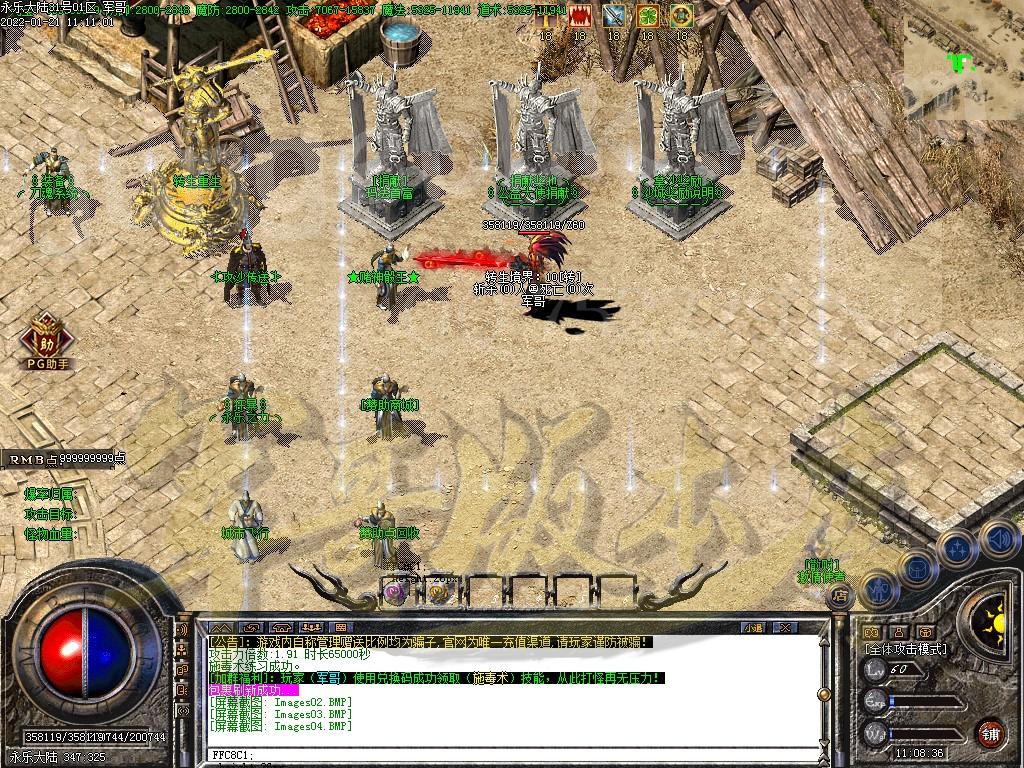Open the PG助手 assistant panel
Screen dimensions: 1024x768
coord(45,338)
